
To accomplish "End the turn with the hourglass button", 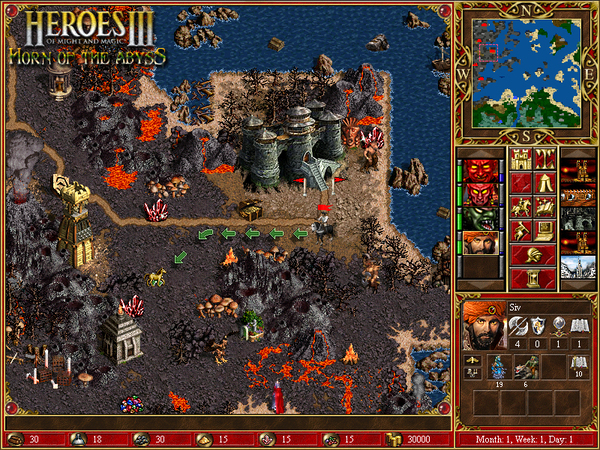I will [x=532, y=279].
